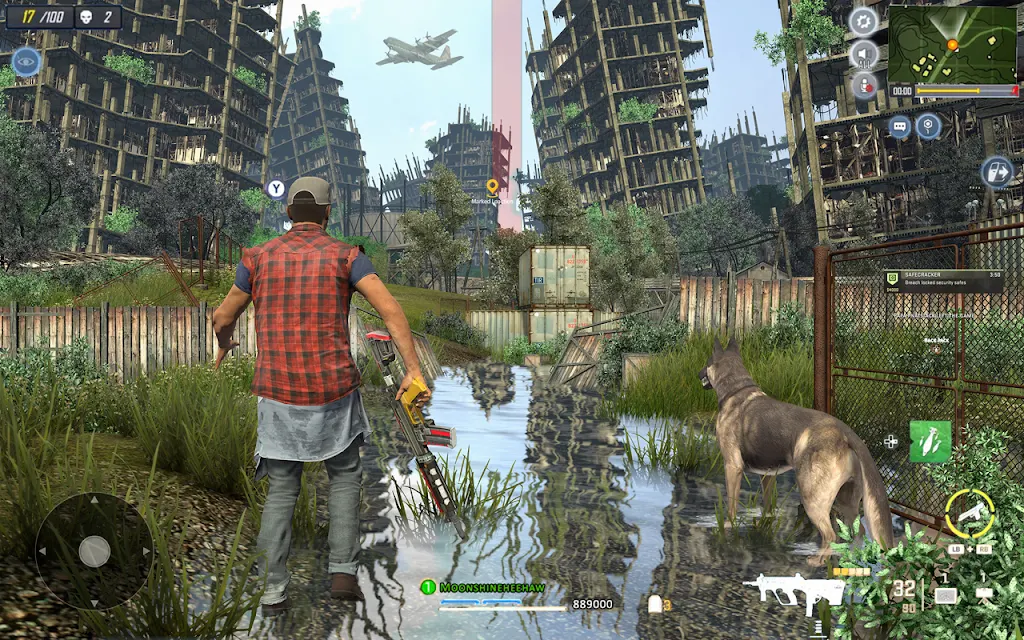Toggle the microphone voice chat button

tap(863, 87)
